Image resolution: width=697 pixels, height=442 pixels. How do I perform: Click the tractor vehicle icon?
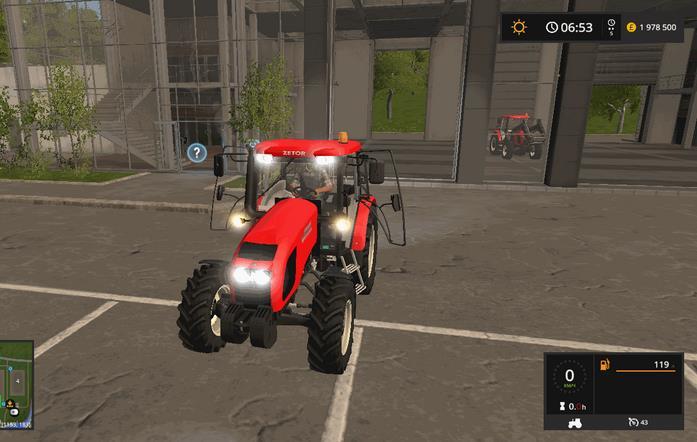pyautogui.click(x=575, y=422)
